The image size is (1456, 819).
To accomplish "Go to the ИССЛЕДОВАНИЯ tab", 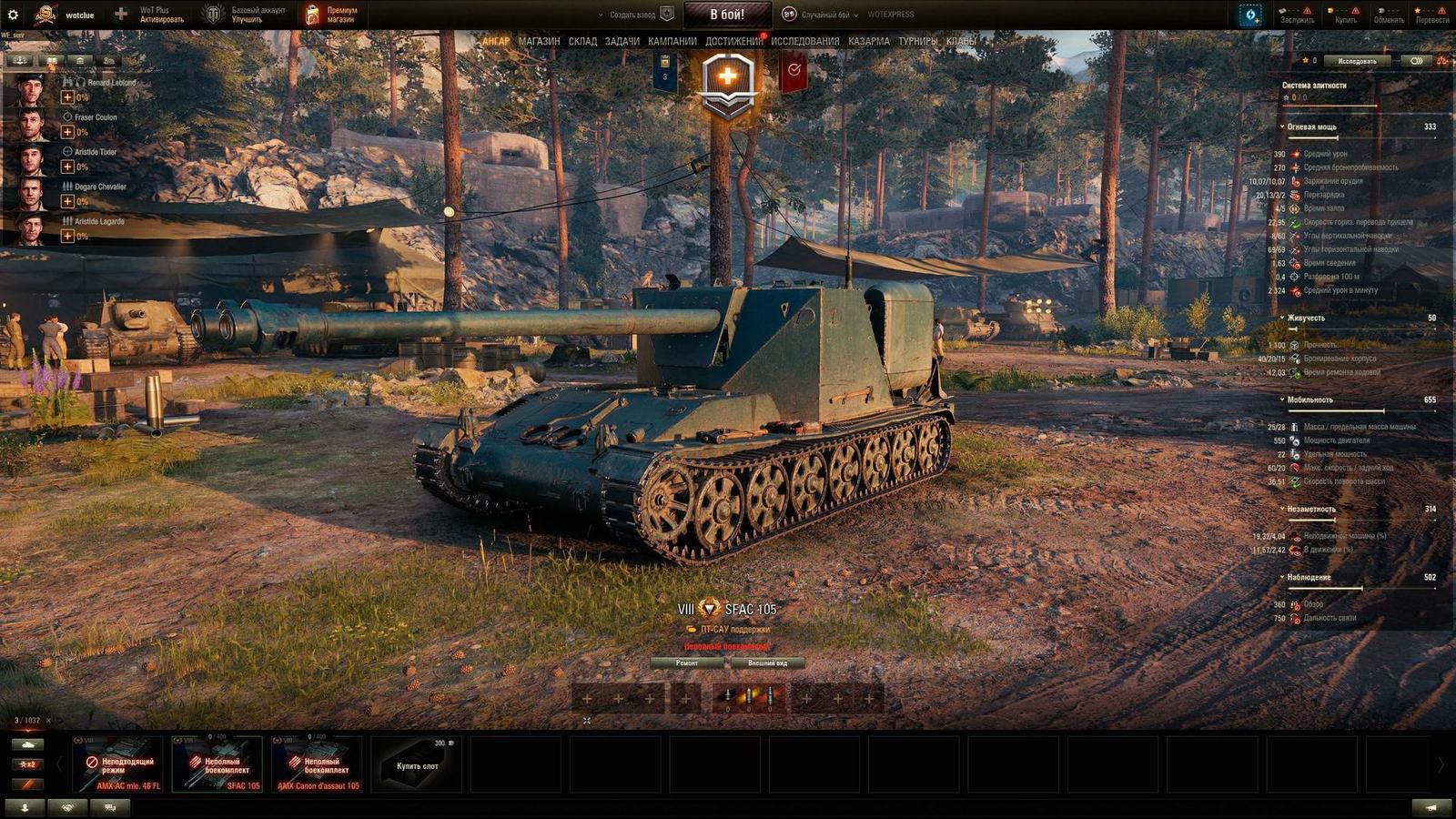I will pos(804,41).
